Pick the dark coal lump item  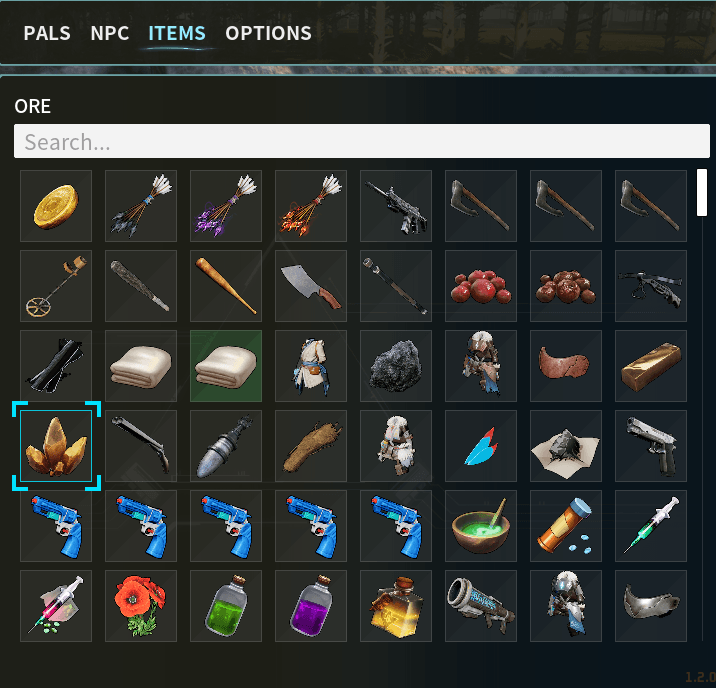[x=396, y=366]
